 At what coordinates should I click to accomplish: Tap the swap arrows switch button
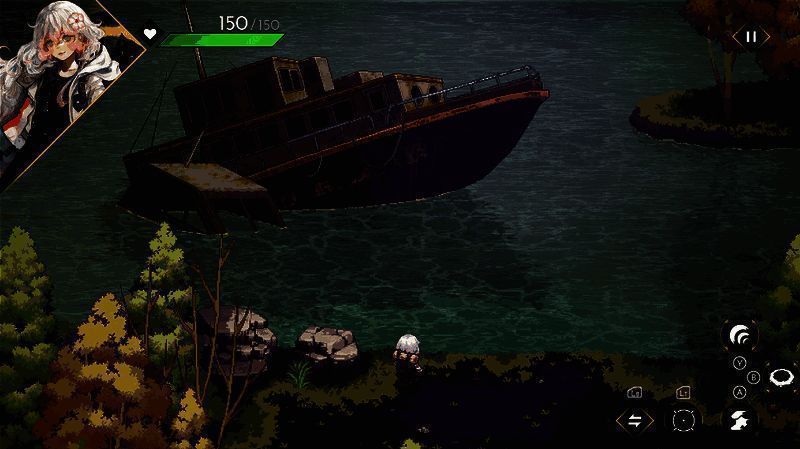click(635, 420)
